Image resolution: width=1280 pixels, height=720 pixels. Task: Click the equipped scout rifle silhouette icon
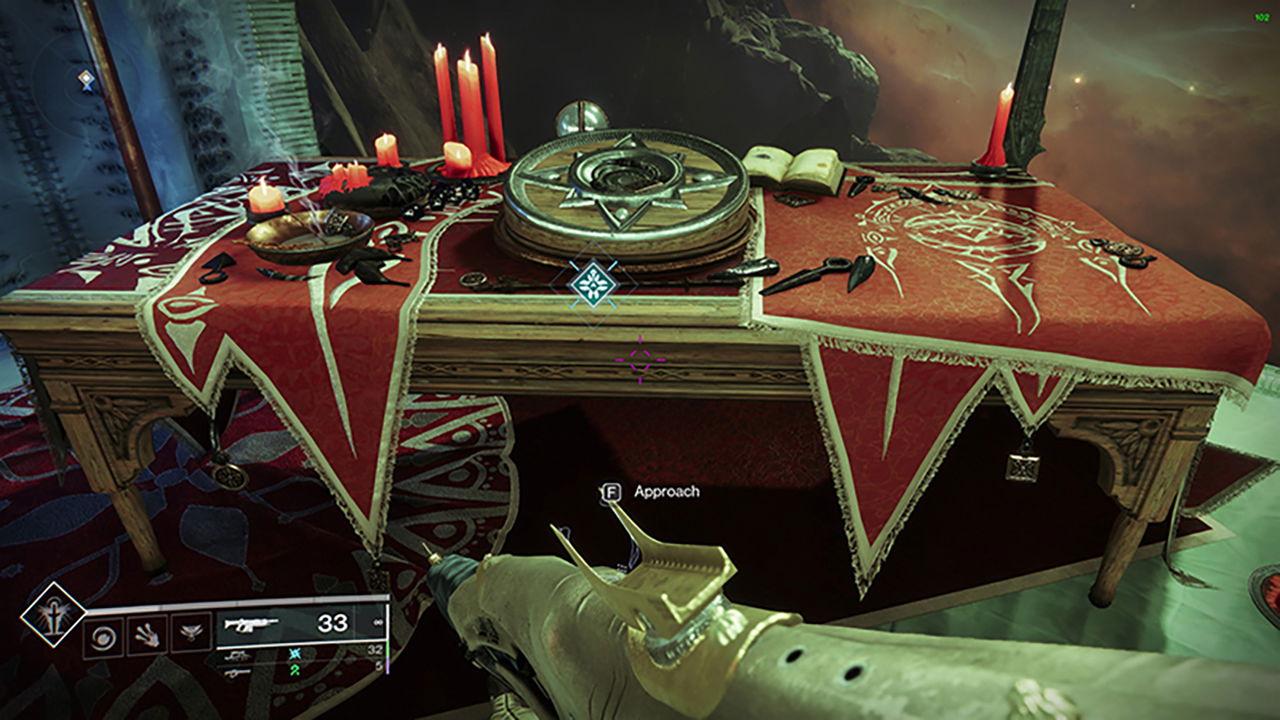click(x=249, y=624)
